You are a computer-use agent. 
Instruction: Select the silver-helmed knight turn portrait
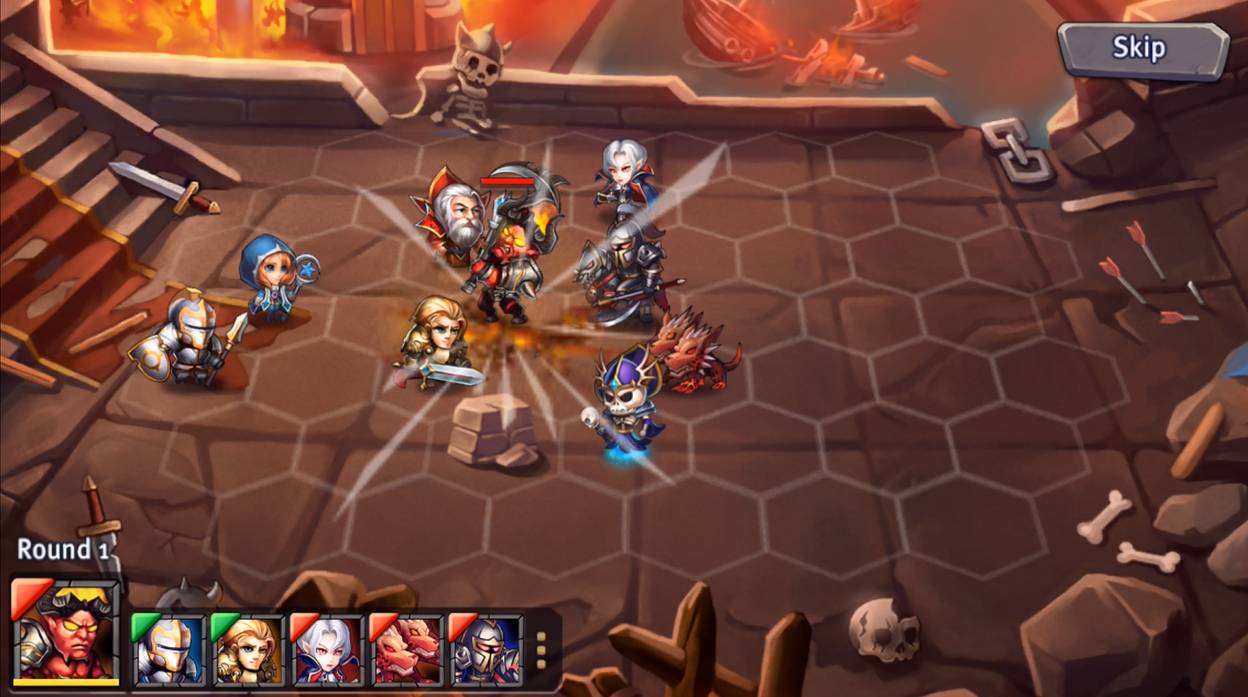[x=168, y=650]
